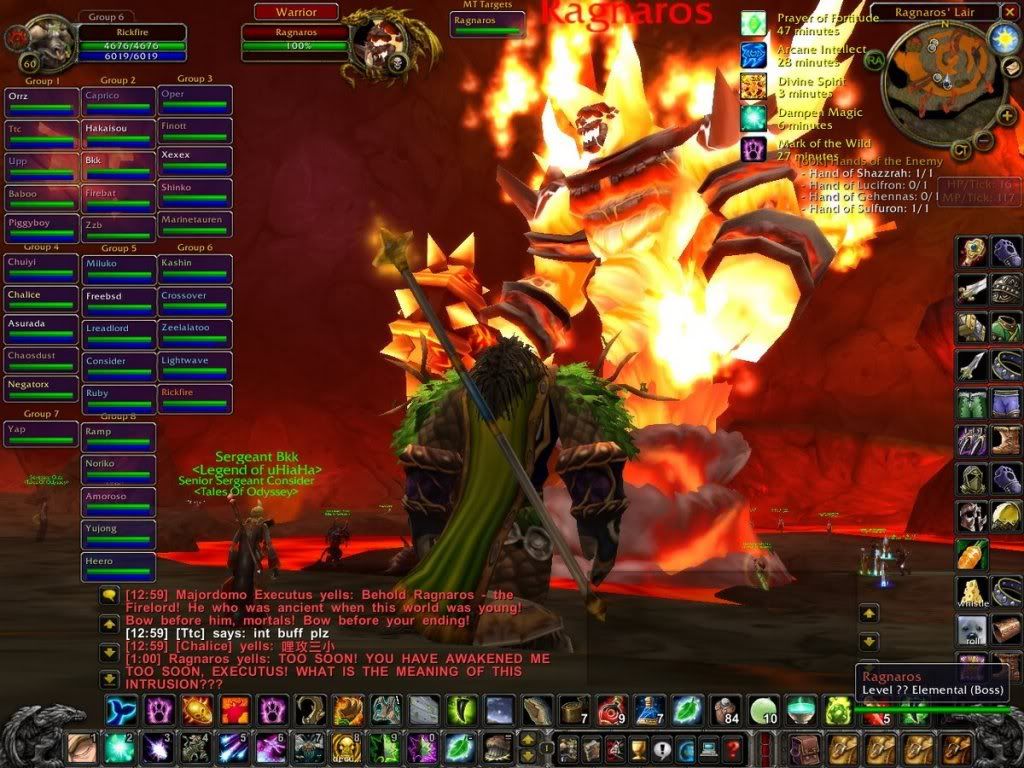
Task: Use the carrot item slot
Action: click(x=972, y=553)
